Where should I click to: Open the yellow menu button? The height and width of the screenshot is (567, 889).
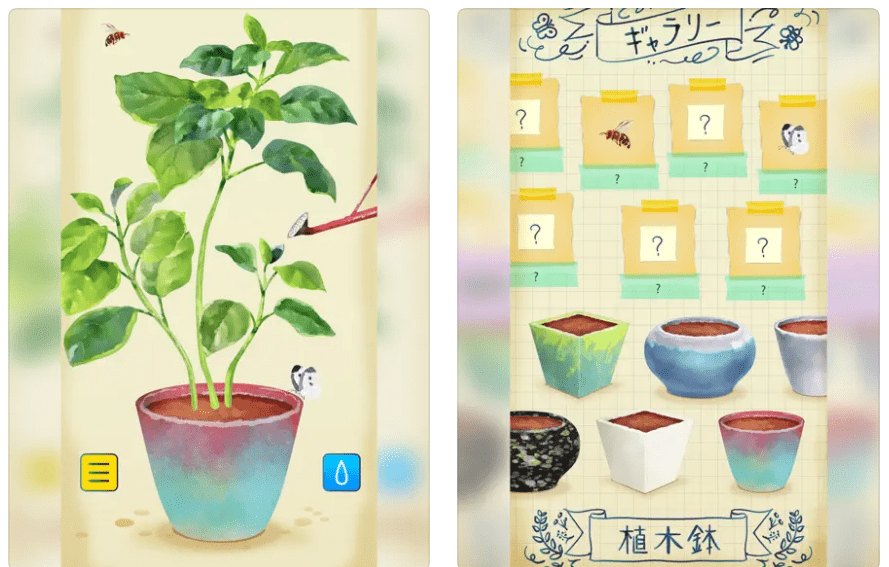pos(99,472)
